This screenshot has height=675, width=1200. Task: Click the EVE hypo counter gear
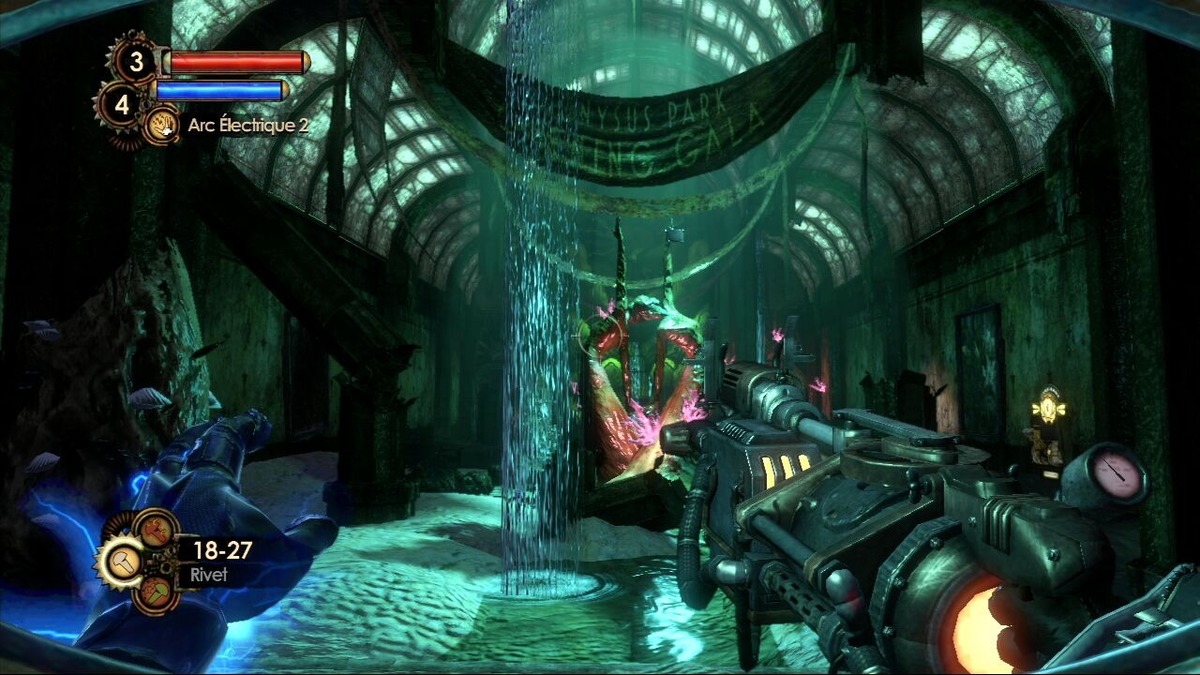click(121, 104)
